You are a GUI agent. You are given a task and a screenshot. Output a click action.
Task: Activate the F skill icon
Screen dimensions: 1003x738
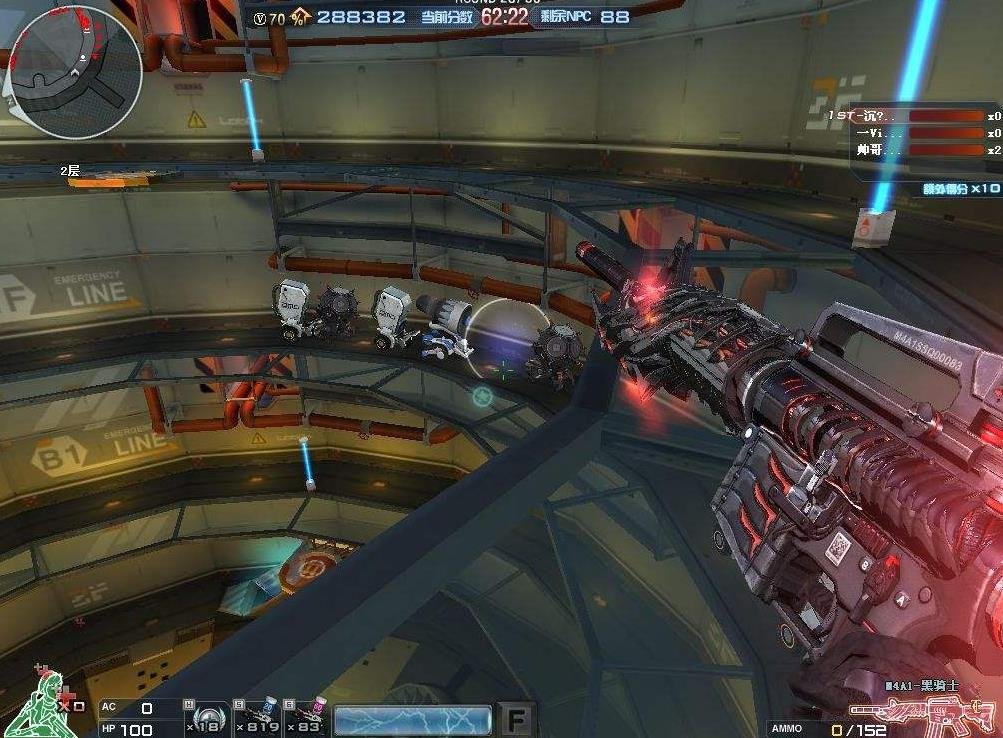click(x=517, y=720)
